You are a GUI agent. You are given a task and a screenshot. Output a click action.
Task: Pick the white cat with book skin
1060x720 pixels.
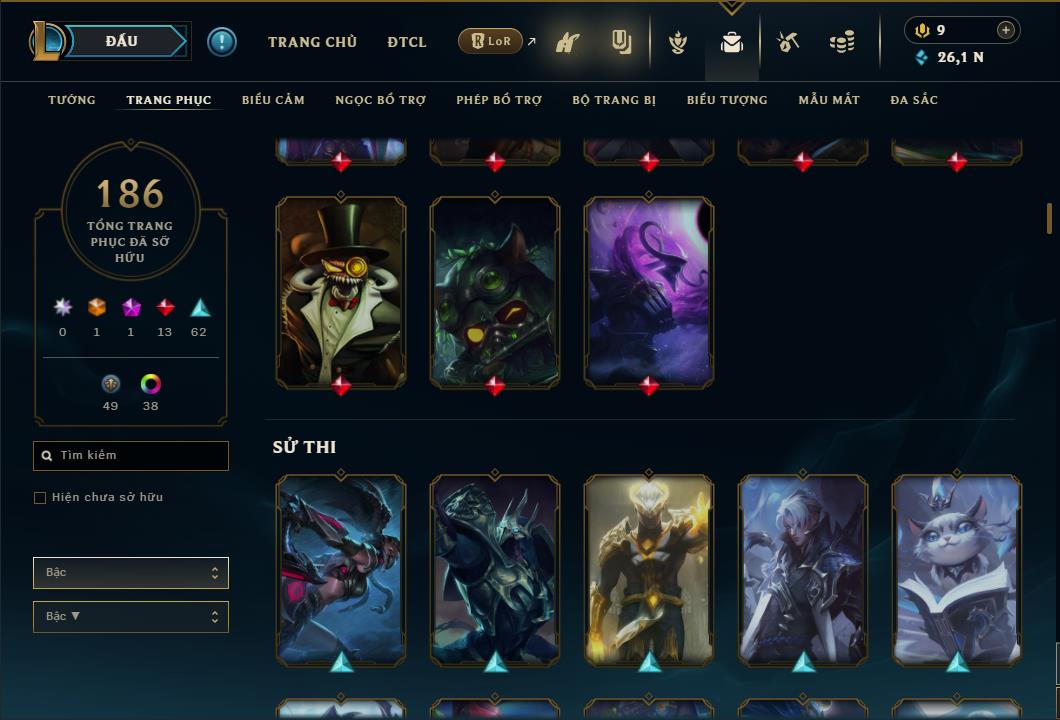[957, 570]
